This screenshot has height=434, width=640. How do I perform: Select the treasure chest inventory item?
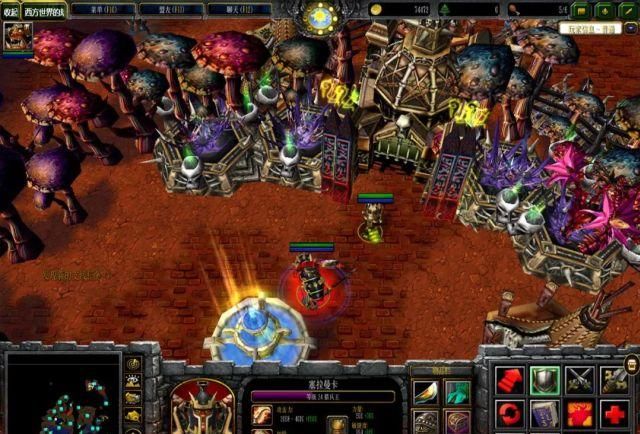coord(457,423)
